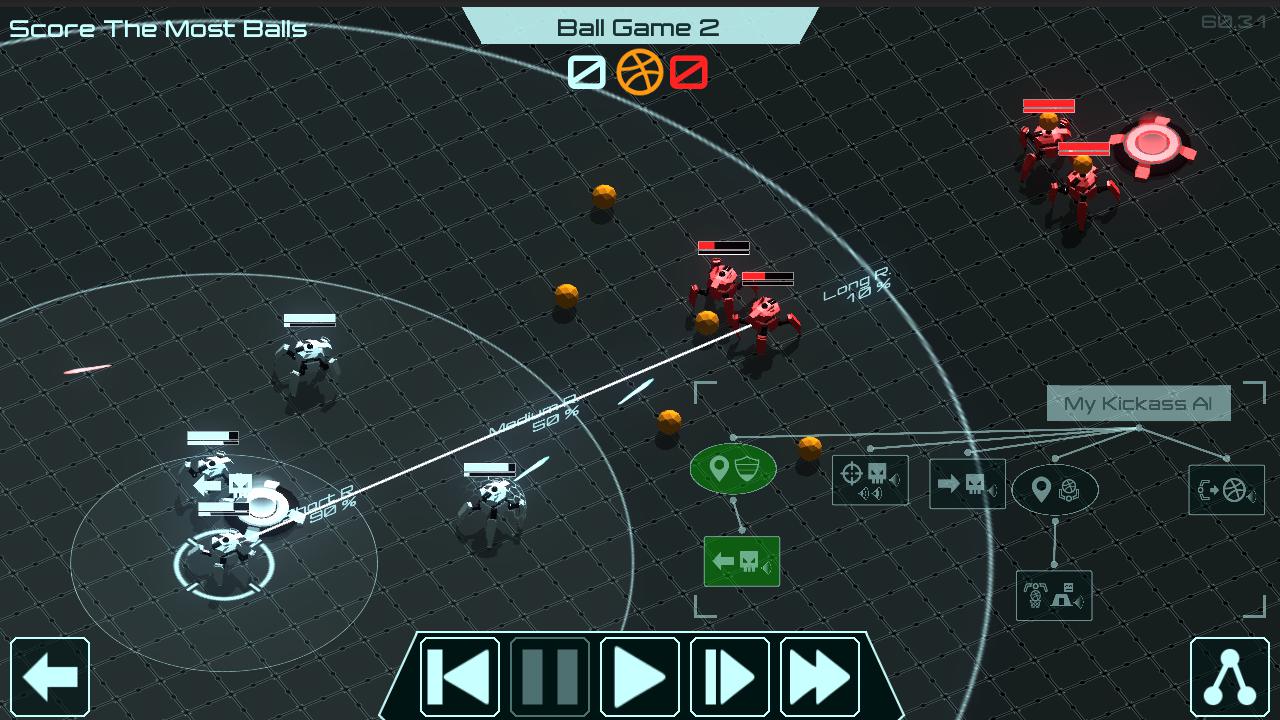This screenshot has height=720, width=1280.
Task: Pause the match simulation
Action: coord(549,677)
